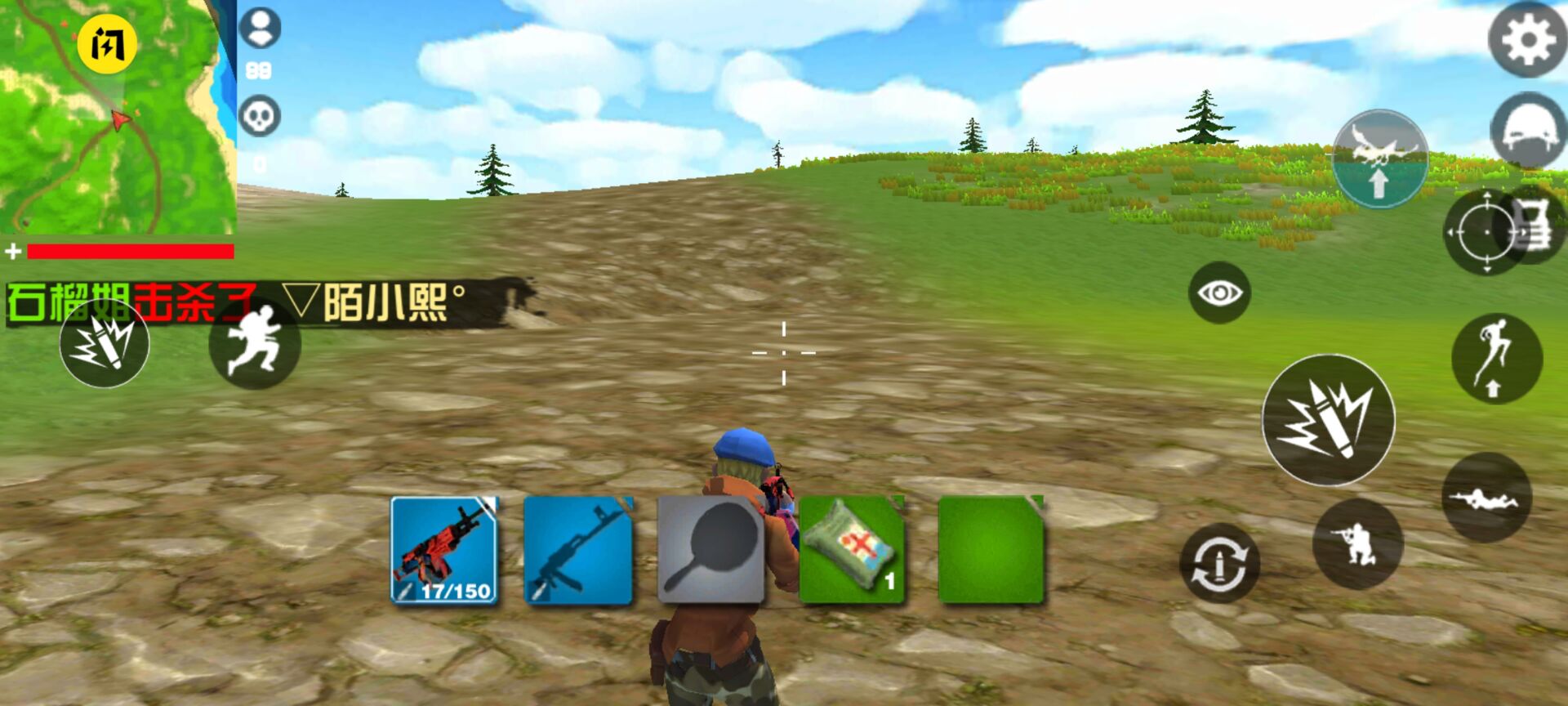Image resolution: width=1568 pixels, height=706 pixels.
Task: Equip the frying pan
Action: [710, 550]
